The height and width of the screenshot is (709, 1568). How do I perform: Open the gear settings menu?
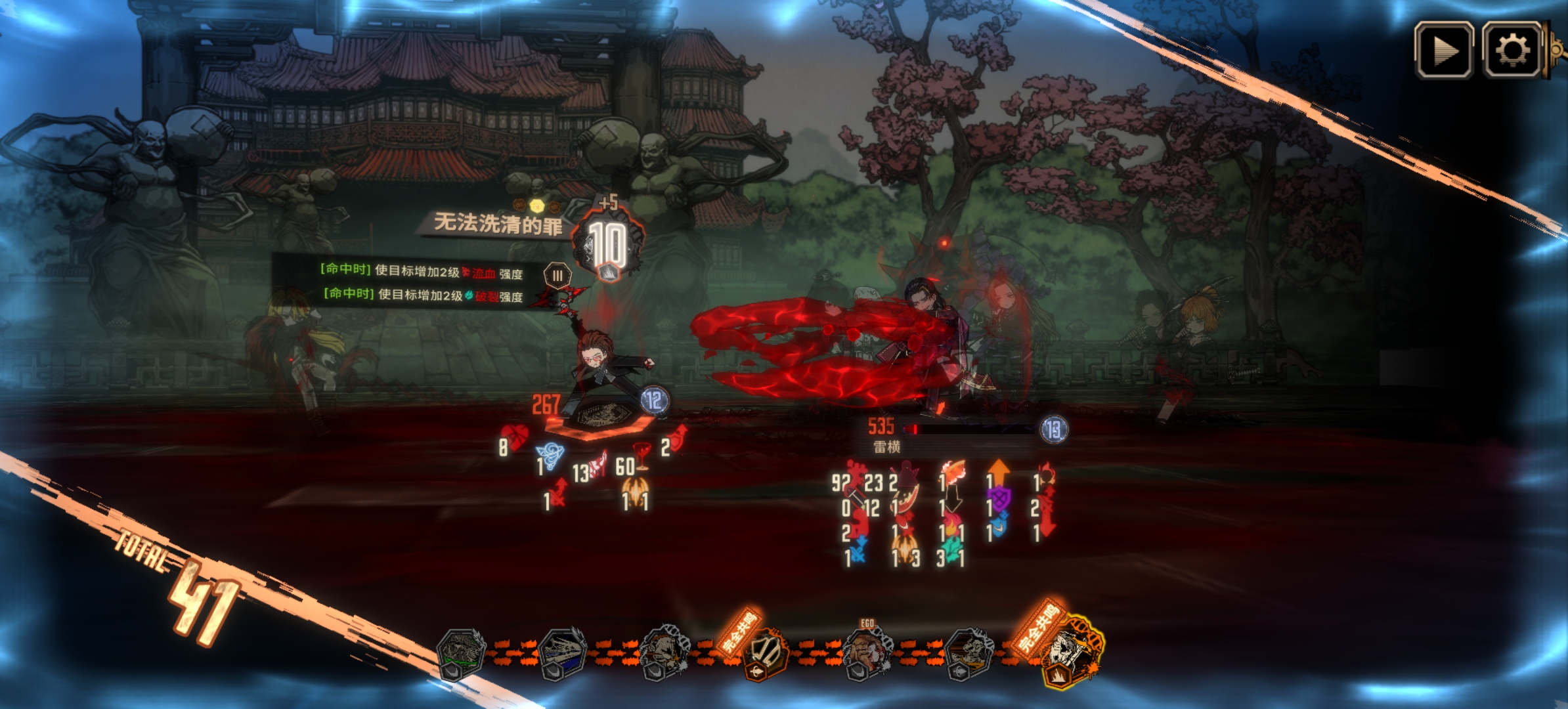pos(1512,51)
